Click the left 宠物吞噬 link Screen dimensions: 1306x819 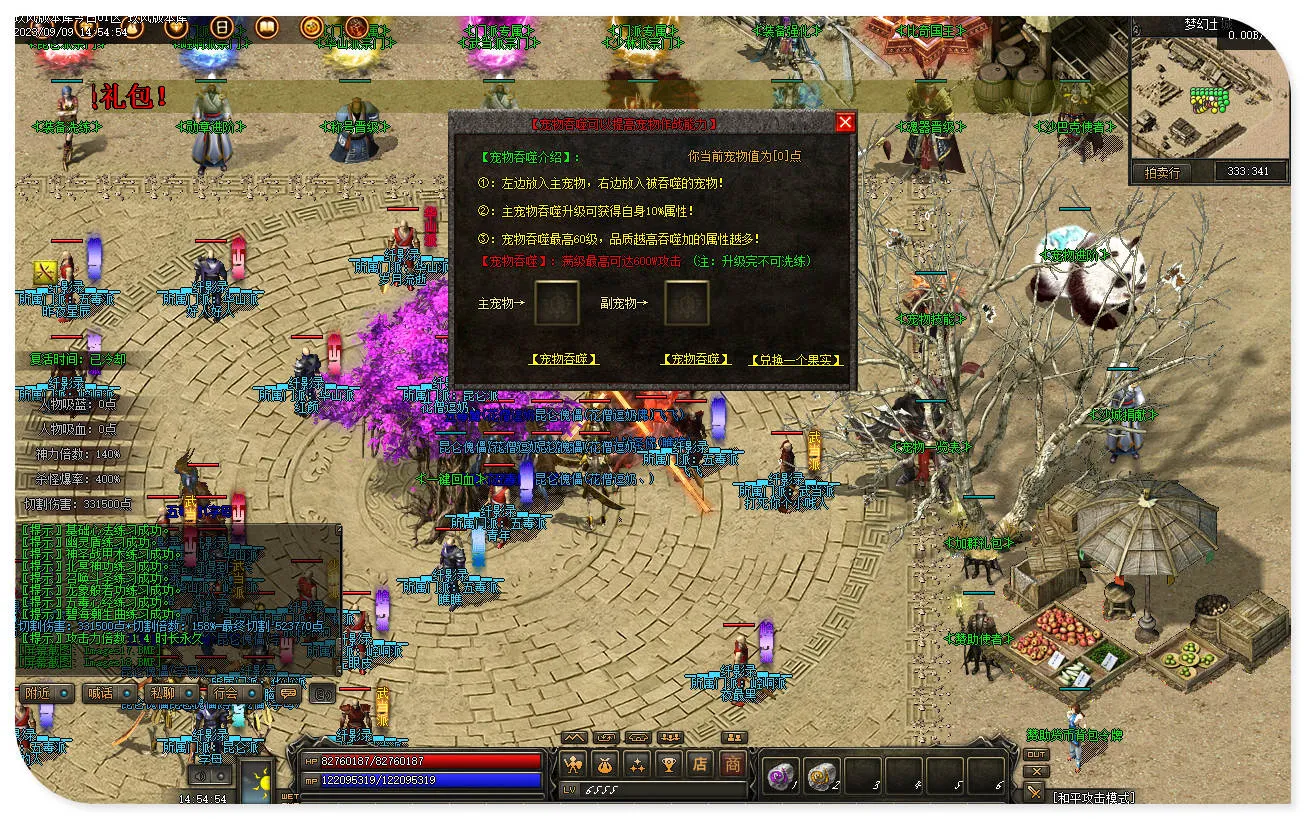[564, 359]
